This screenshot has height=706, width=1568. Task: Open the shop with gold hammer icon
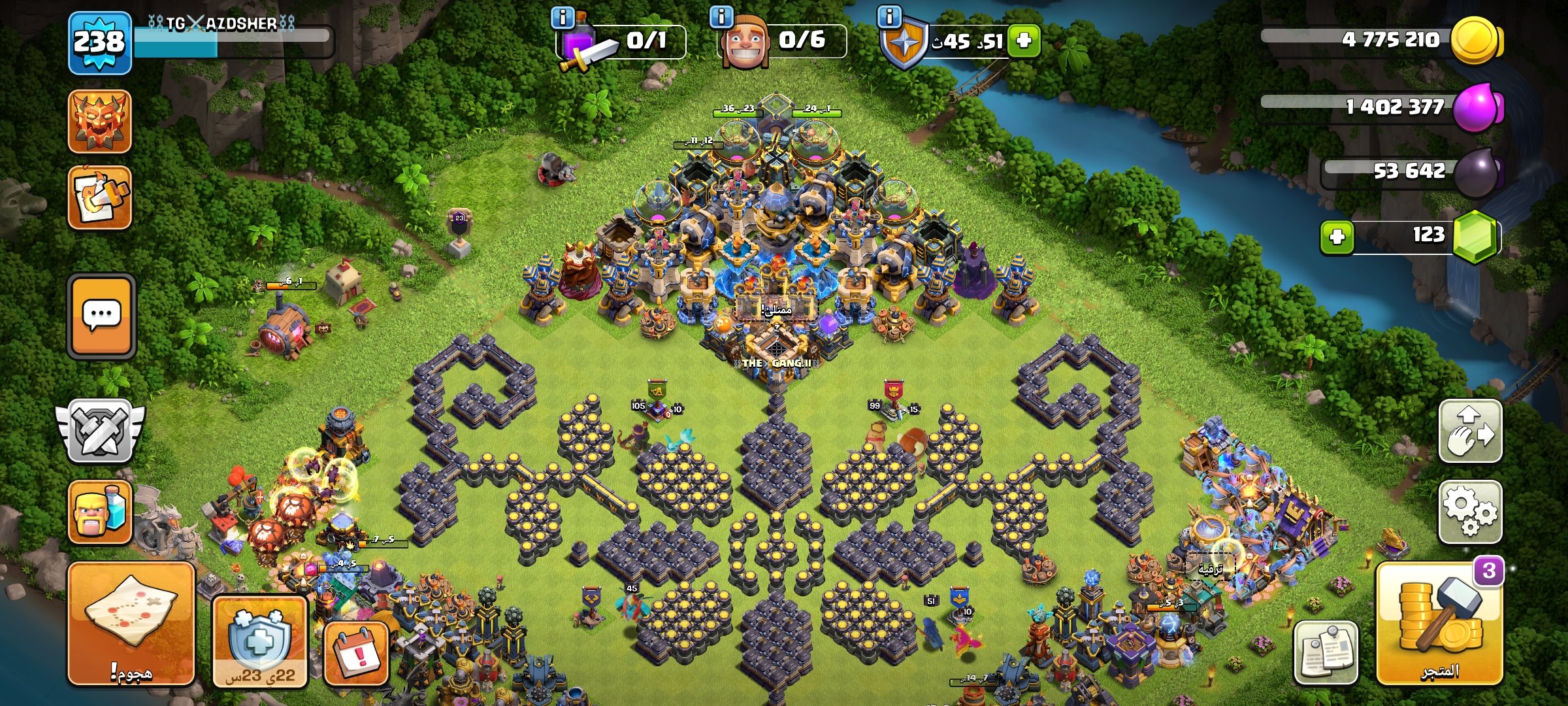pyautogui.click(x=1440, y=626)
